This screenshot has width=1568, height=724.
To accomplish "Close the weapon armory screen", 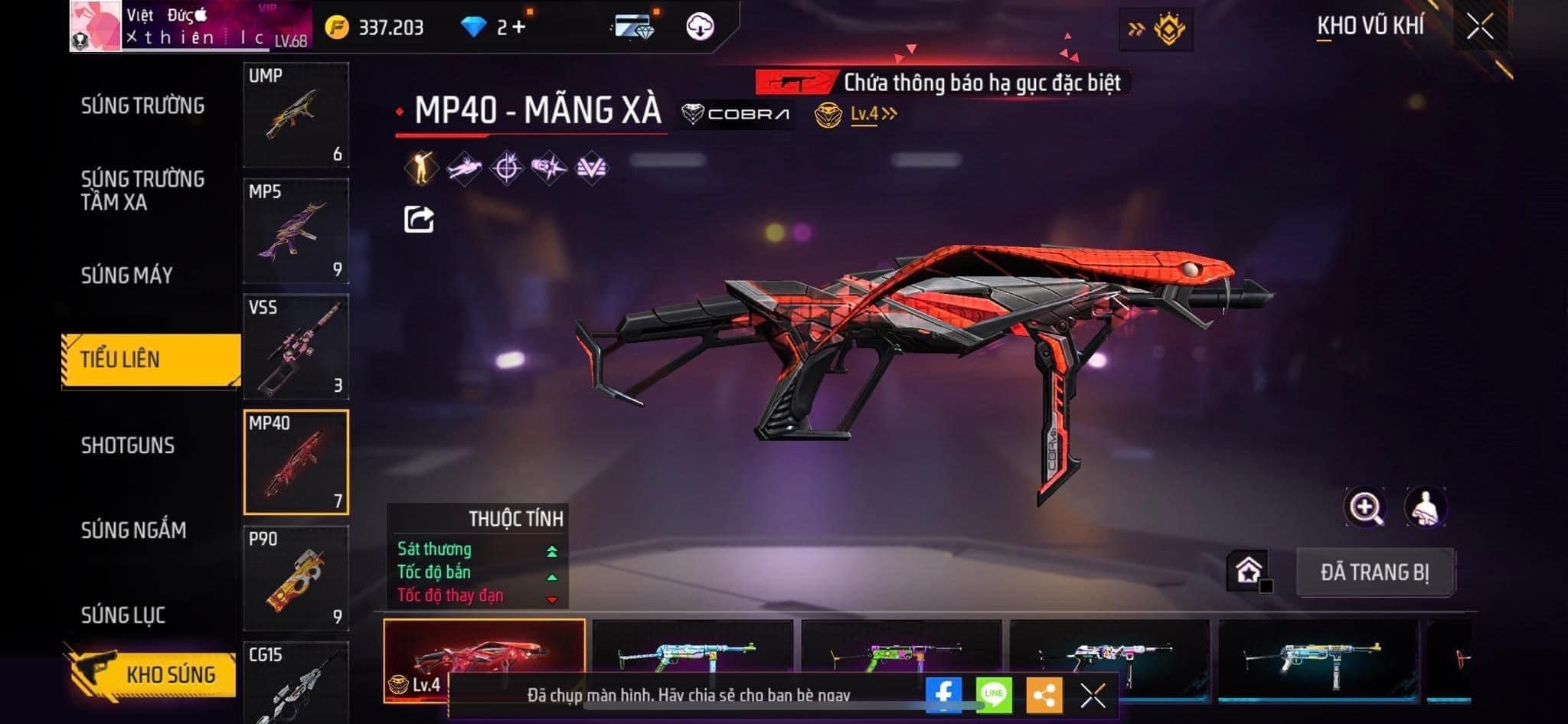I will tap(1479, 28).
